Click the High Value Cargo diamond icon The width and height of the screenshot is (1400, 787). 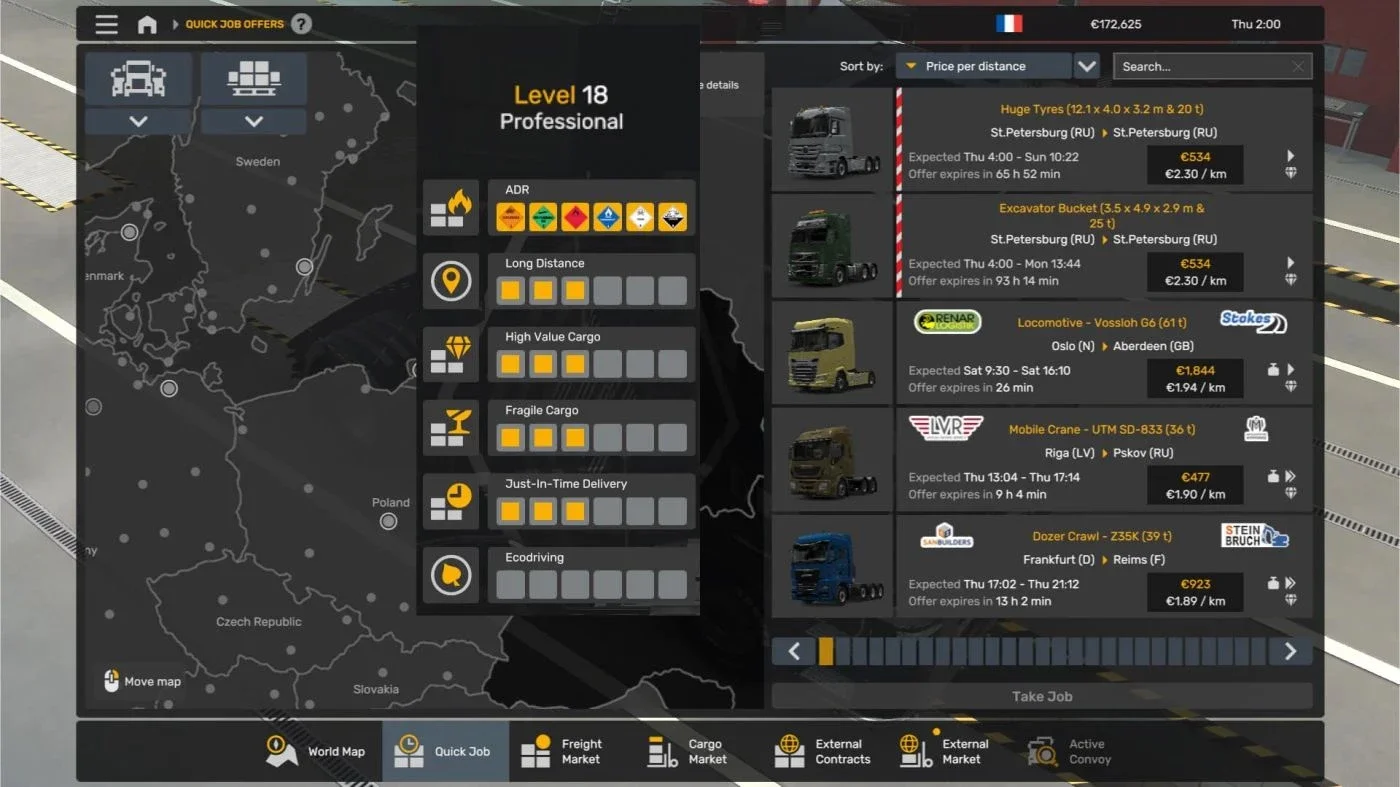pyautogui.click(x=451, y=355)
